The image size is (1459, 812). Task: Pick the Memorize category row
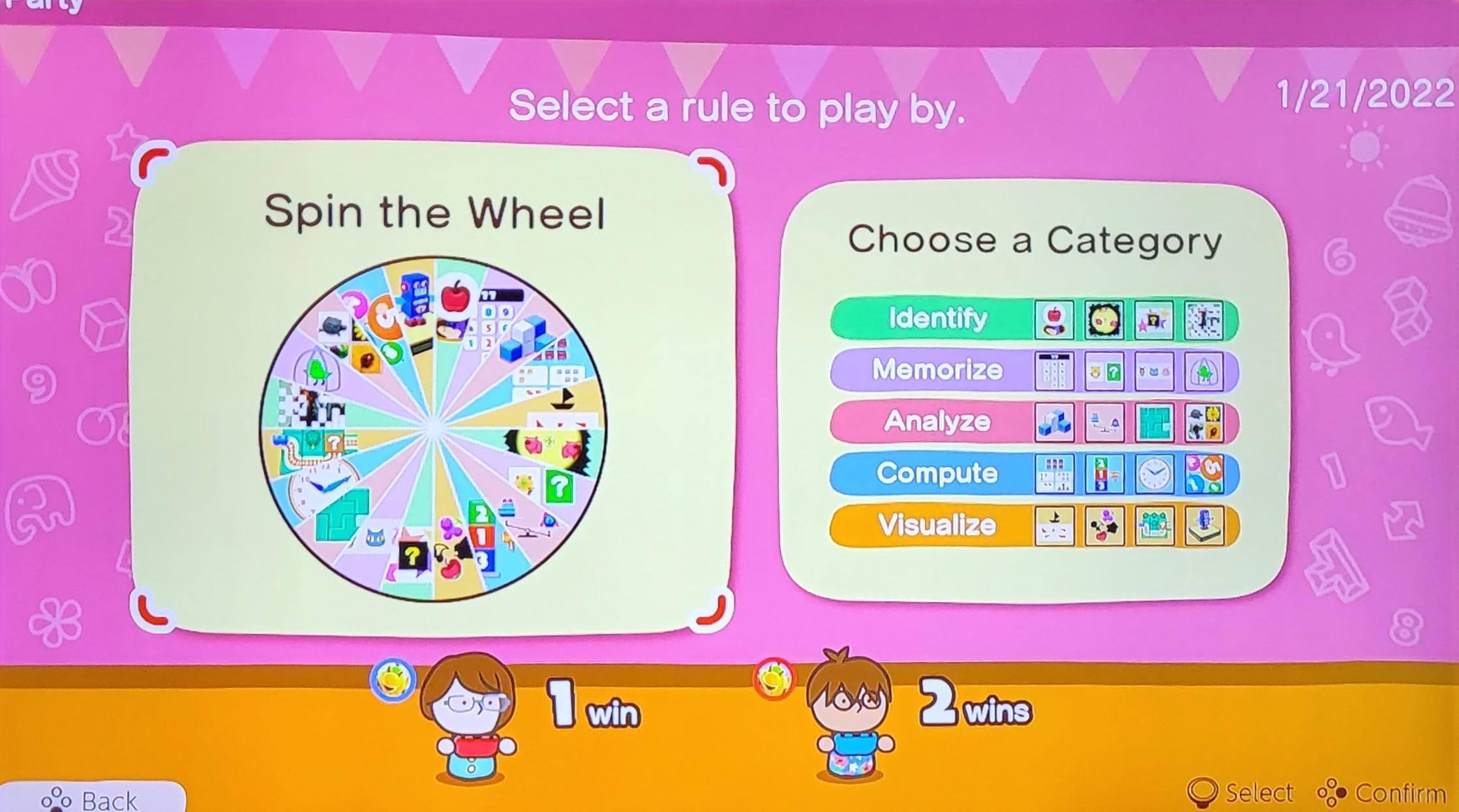[938, 370]
